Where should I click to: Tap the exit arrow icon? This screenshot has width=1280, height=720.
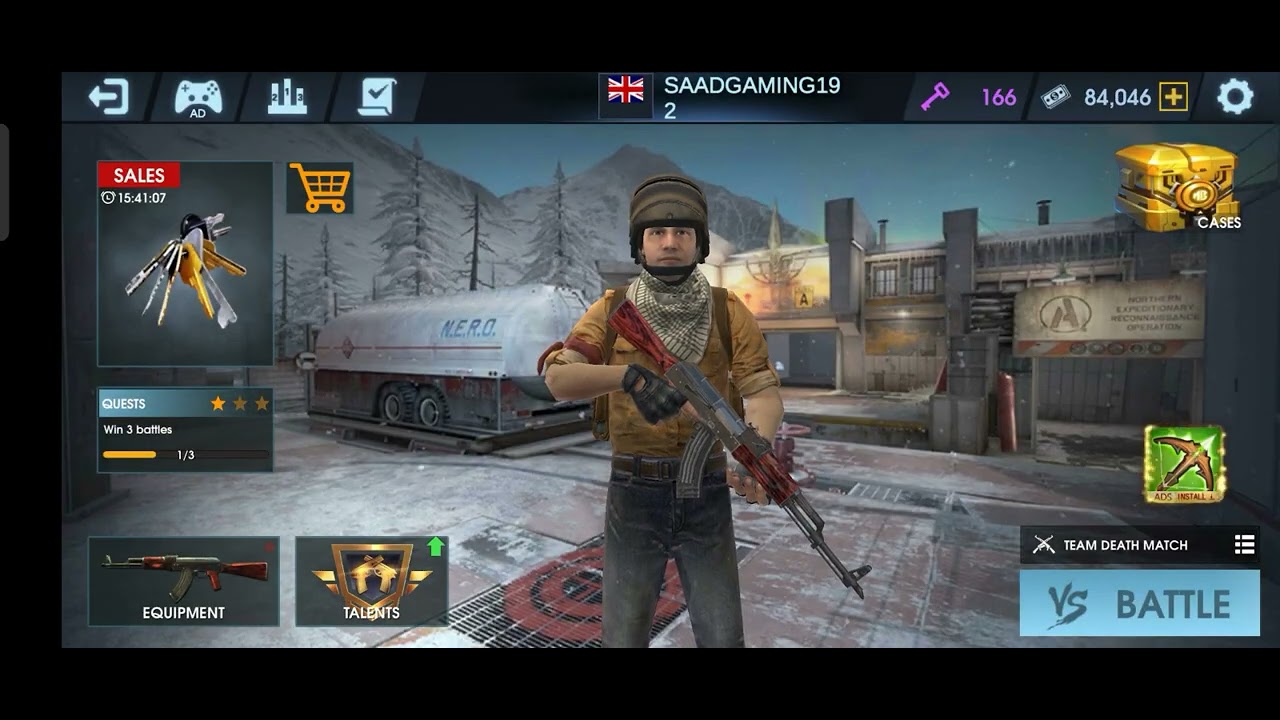[108, 97]
